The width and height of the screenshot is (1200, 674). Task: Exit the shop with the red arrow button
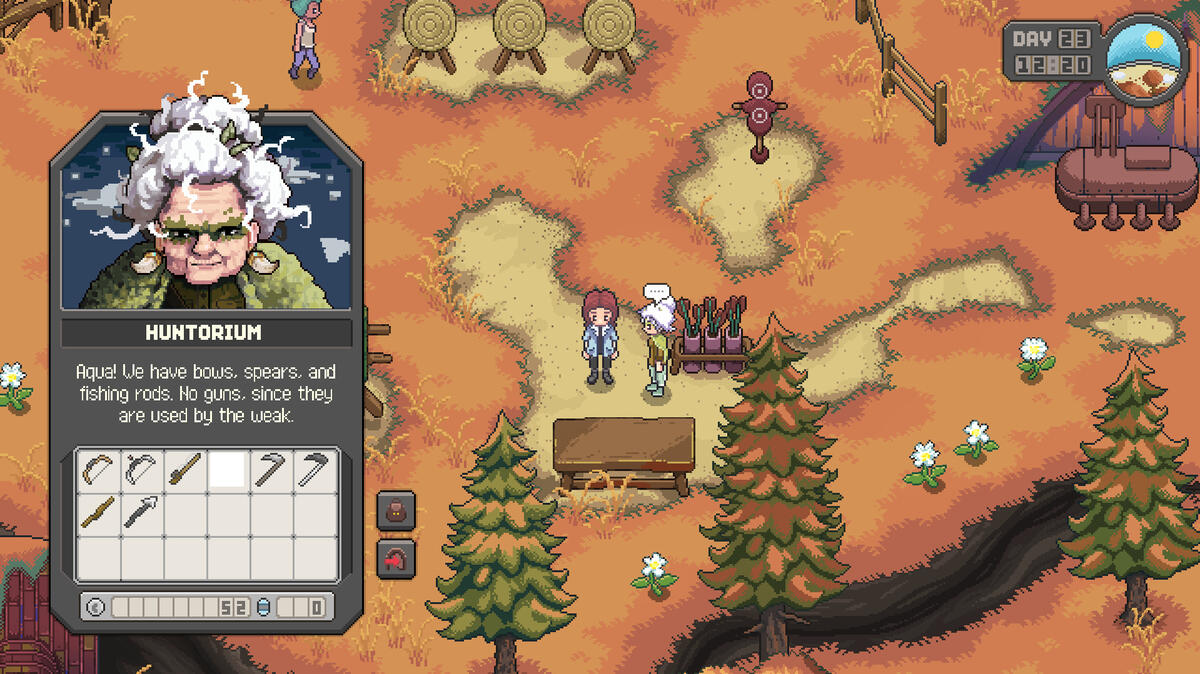coord(396,558)
